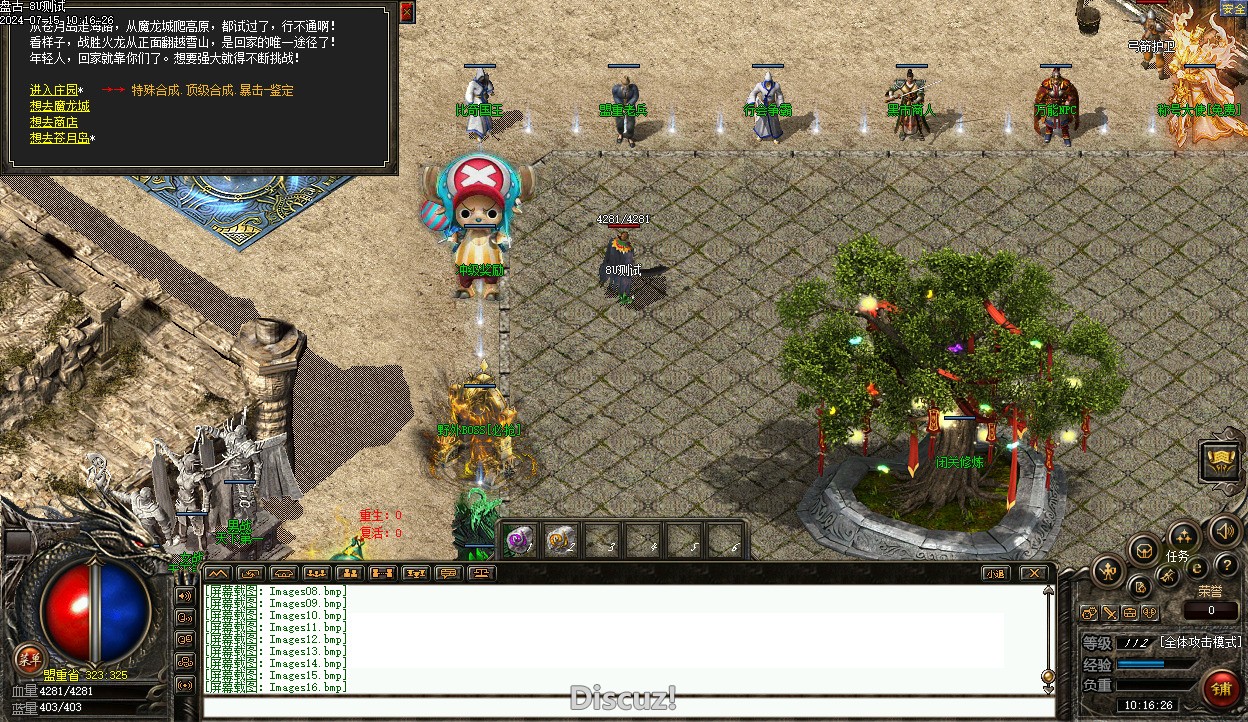Use the orange scroll in hotbar slot 2
Image resolution: width=1248 pixels, height=722 pixels.
coord(560,540)
